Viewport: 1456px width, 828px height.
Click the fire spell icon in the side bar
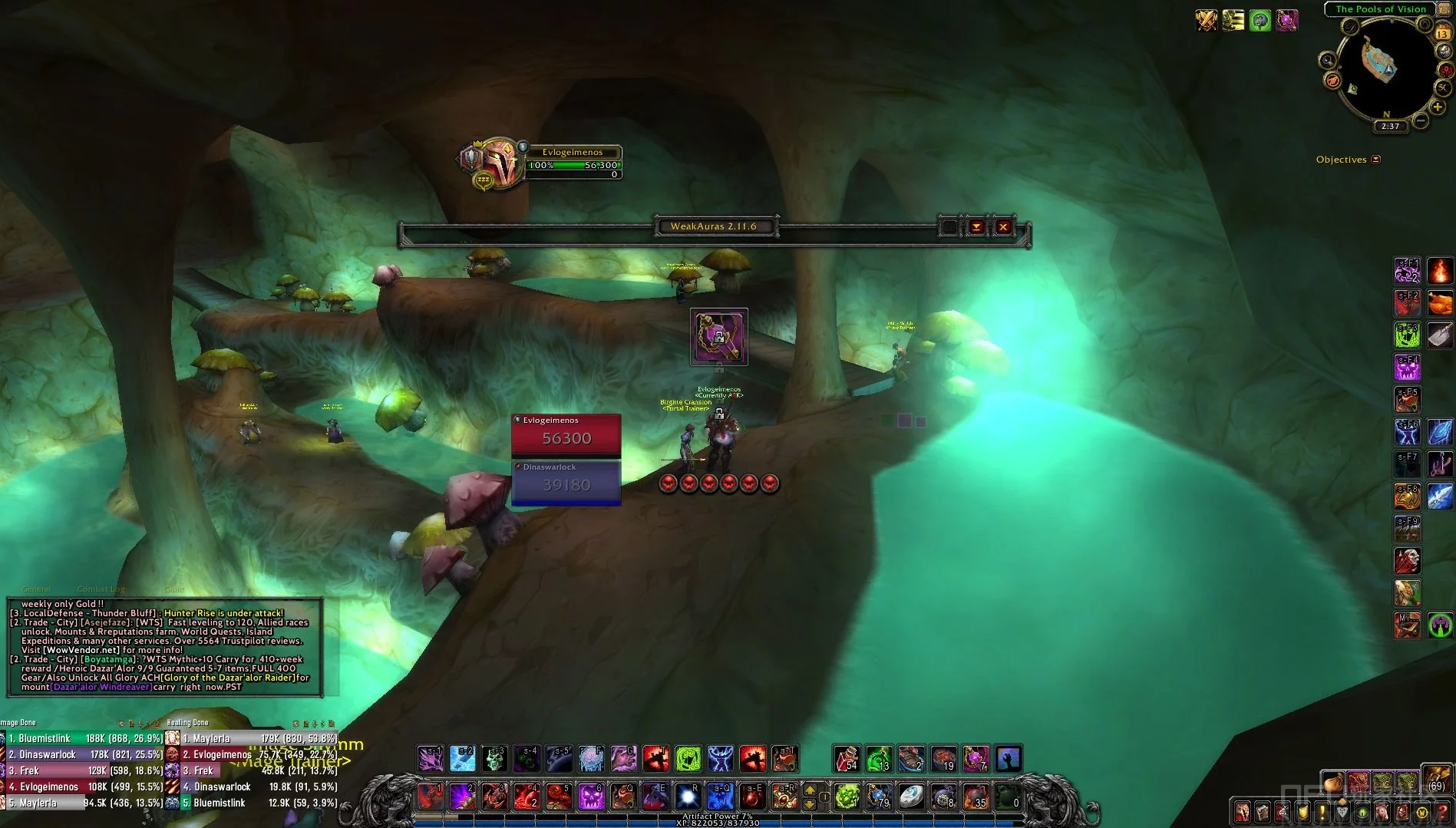point(1441,271)
